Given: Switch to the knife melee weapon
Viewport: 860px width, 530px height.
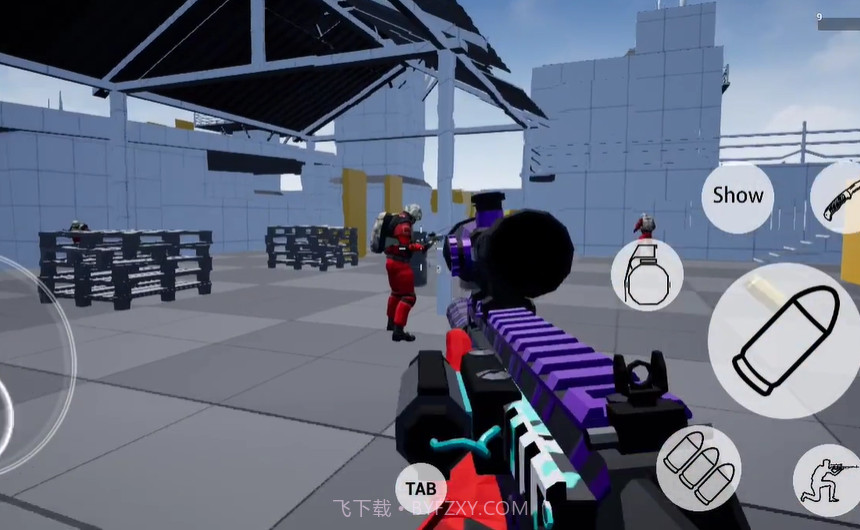Looking at the screenshot, I should 838,199.
